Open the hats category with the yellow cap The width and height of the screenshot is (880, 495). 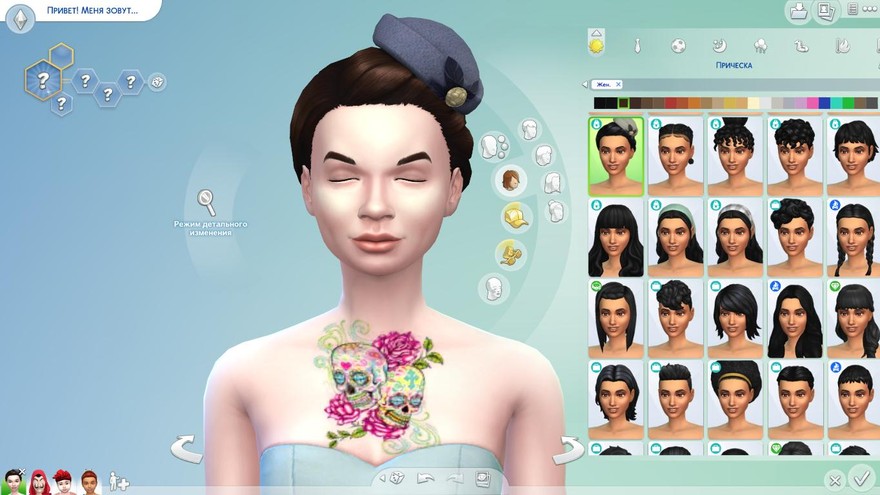pos(516,217)
